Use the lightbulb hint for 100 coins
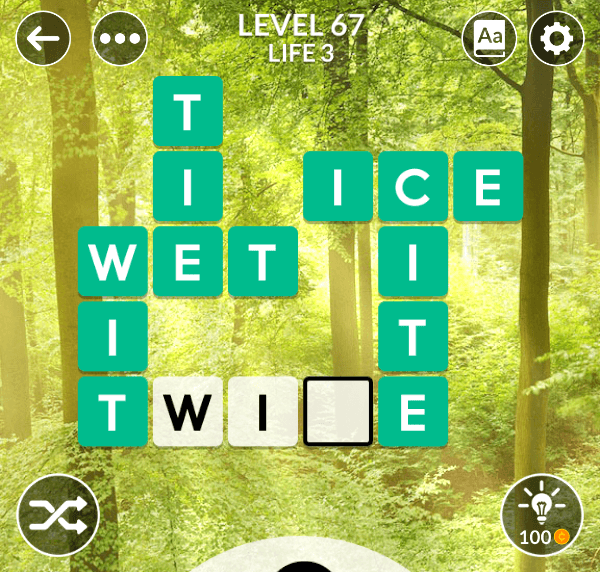 (x=541, y=515)
